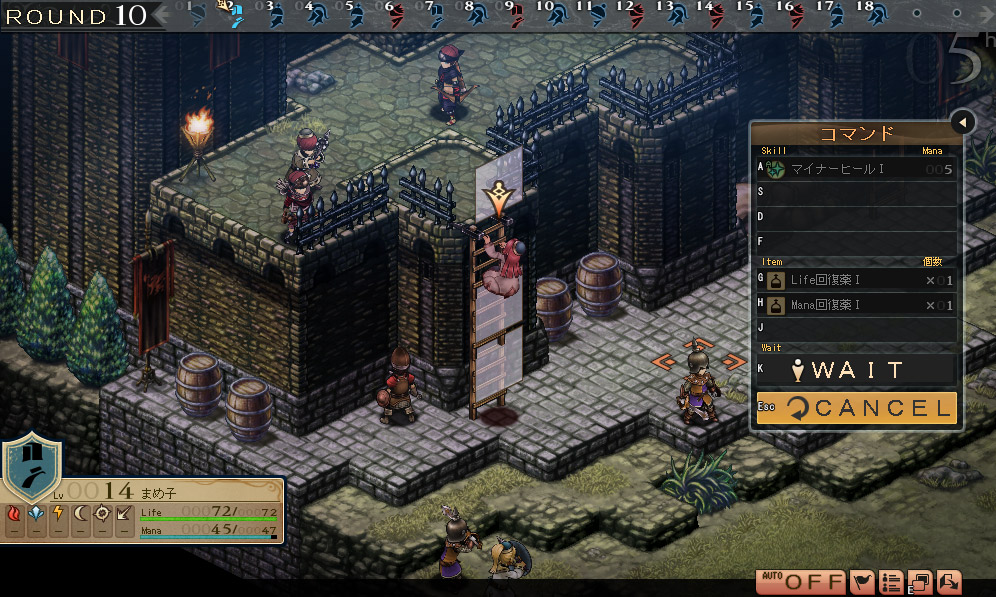
Task: Collapse the command panel with the arrow
Action: point(963,122)
